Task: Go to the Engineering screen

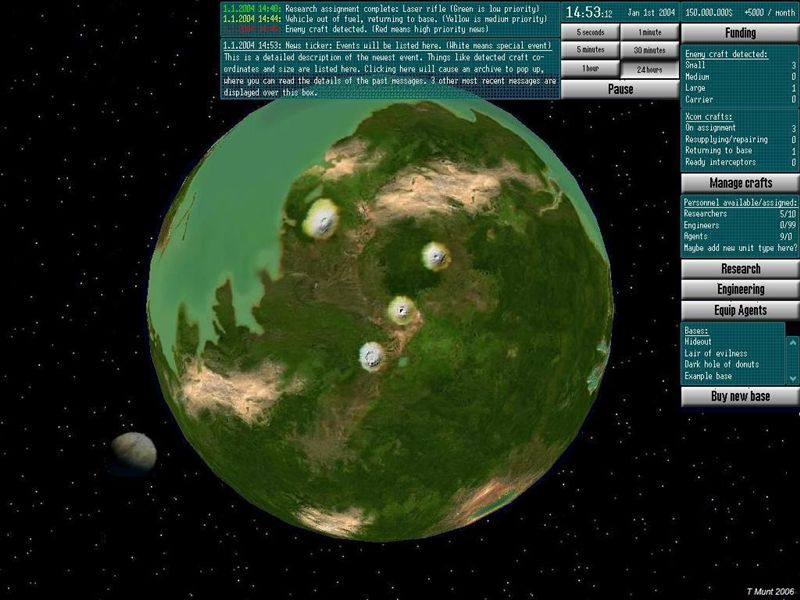Action: point(740,289)
